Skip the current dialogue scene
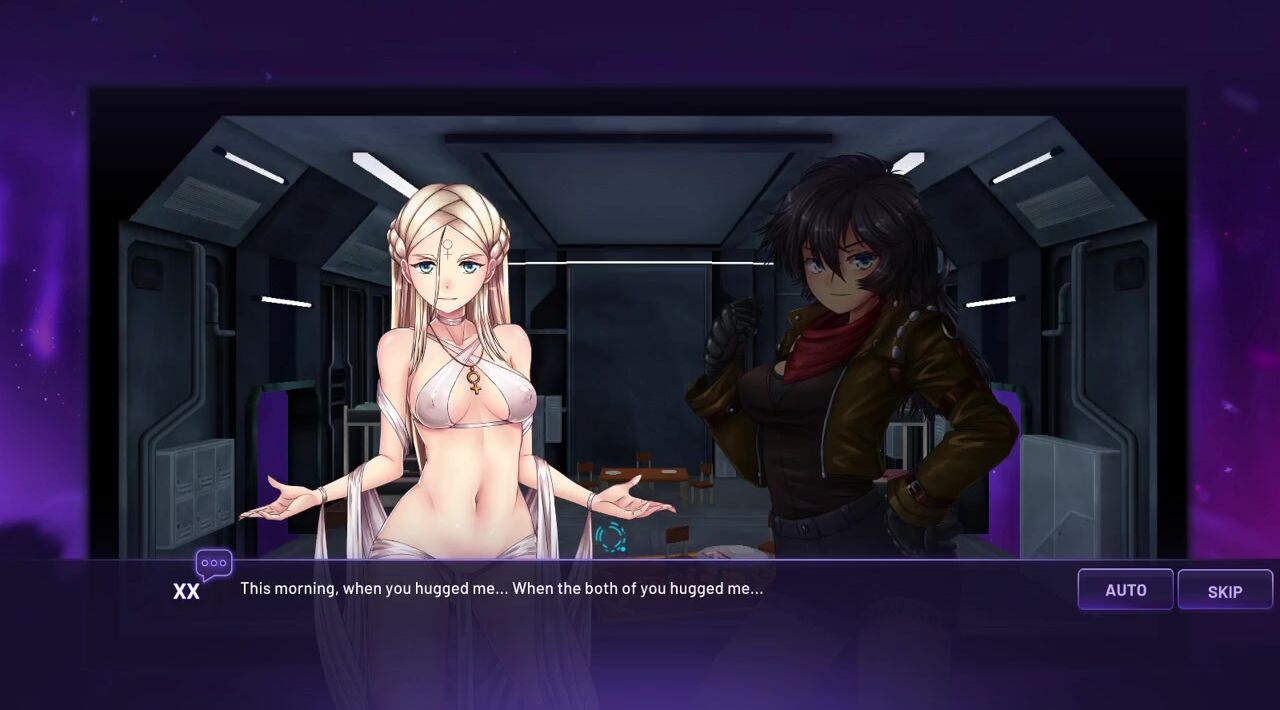This screenshot has width=1280, height=710. tap(1224, 591)
